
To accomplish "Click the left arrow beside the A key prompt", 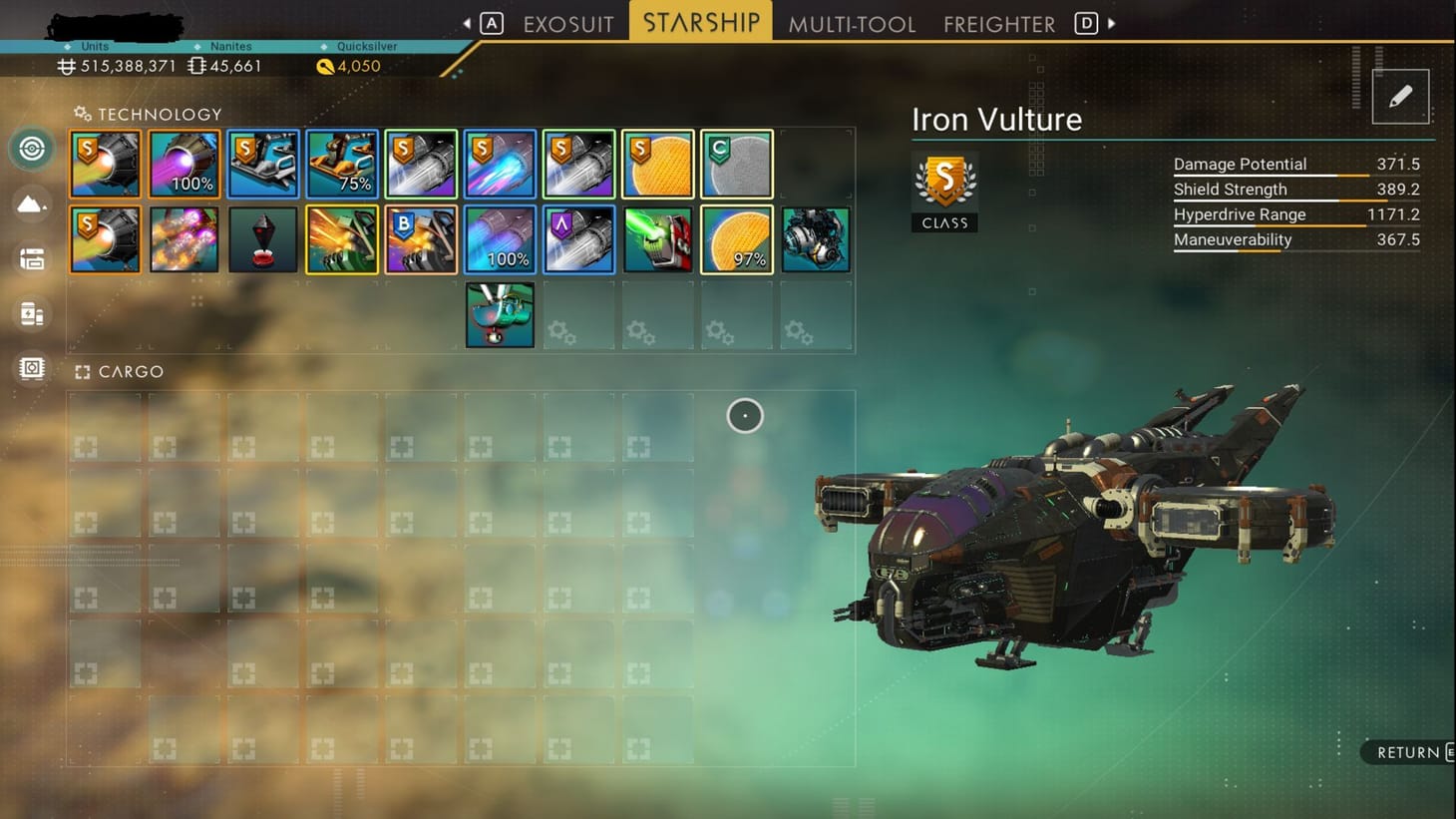I will (x=467, y=22).
